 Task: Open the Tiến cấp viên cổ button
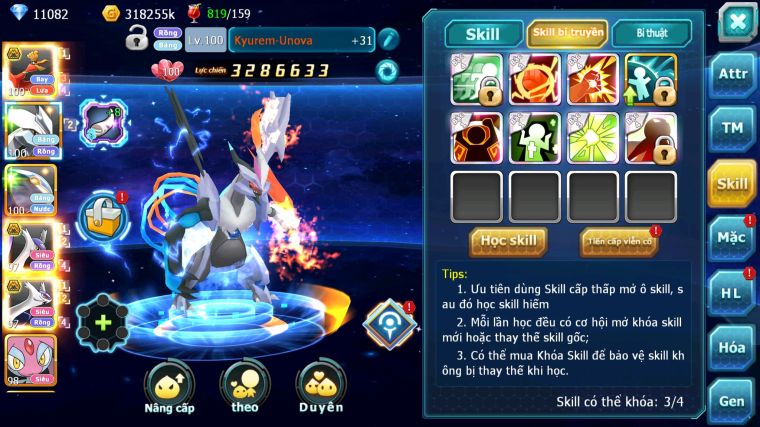(x=618, y=241)
